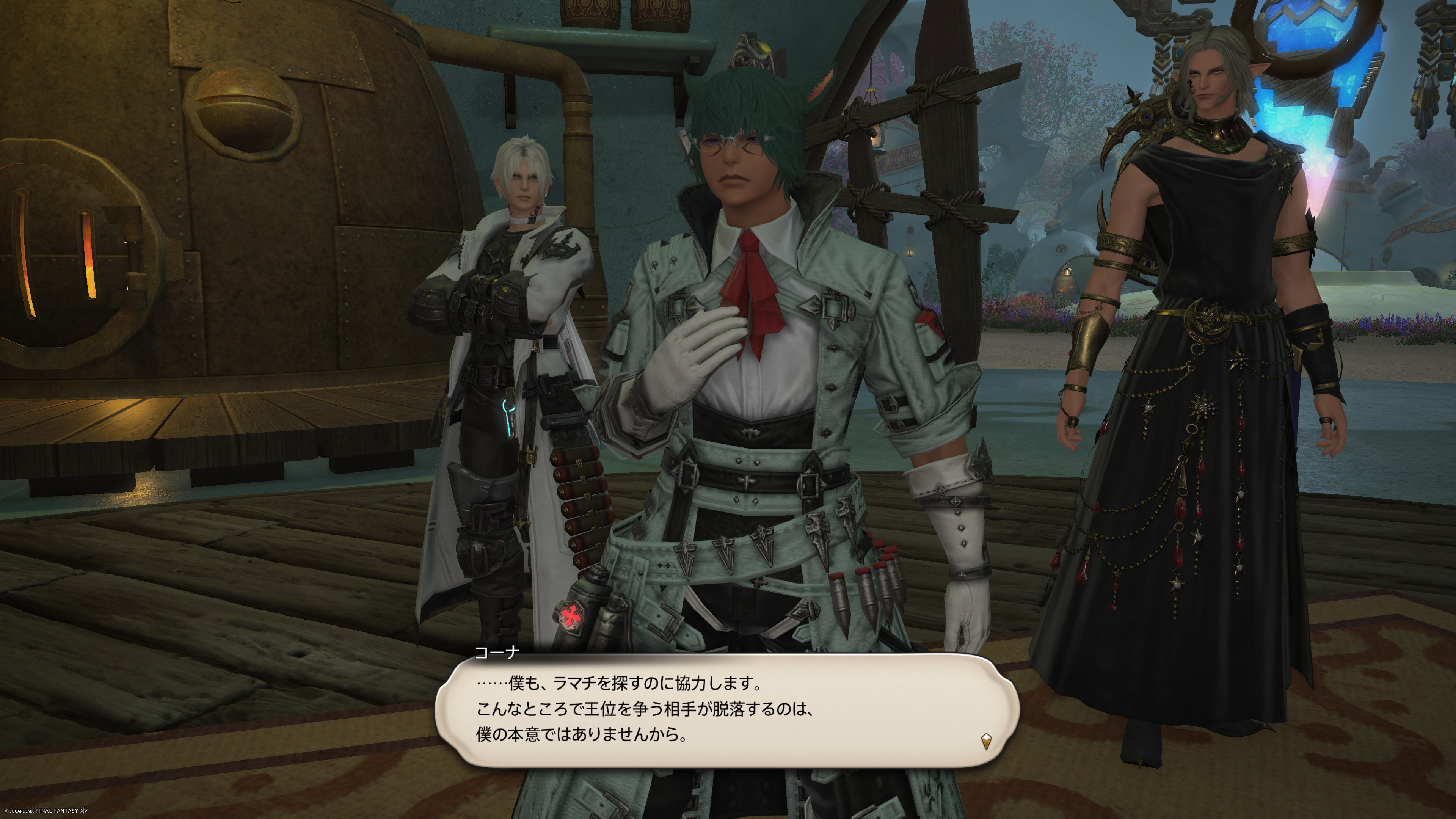Advance dialogue with the gold arrow indicator
The height and width of the screenshot is (819, 1456).
pyautogui.click(x=986, y=741)
